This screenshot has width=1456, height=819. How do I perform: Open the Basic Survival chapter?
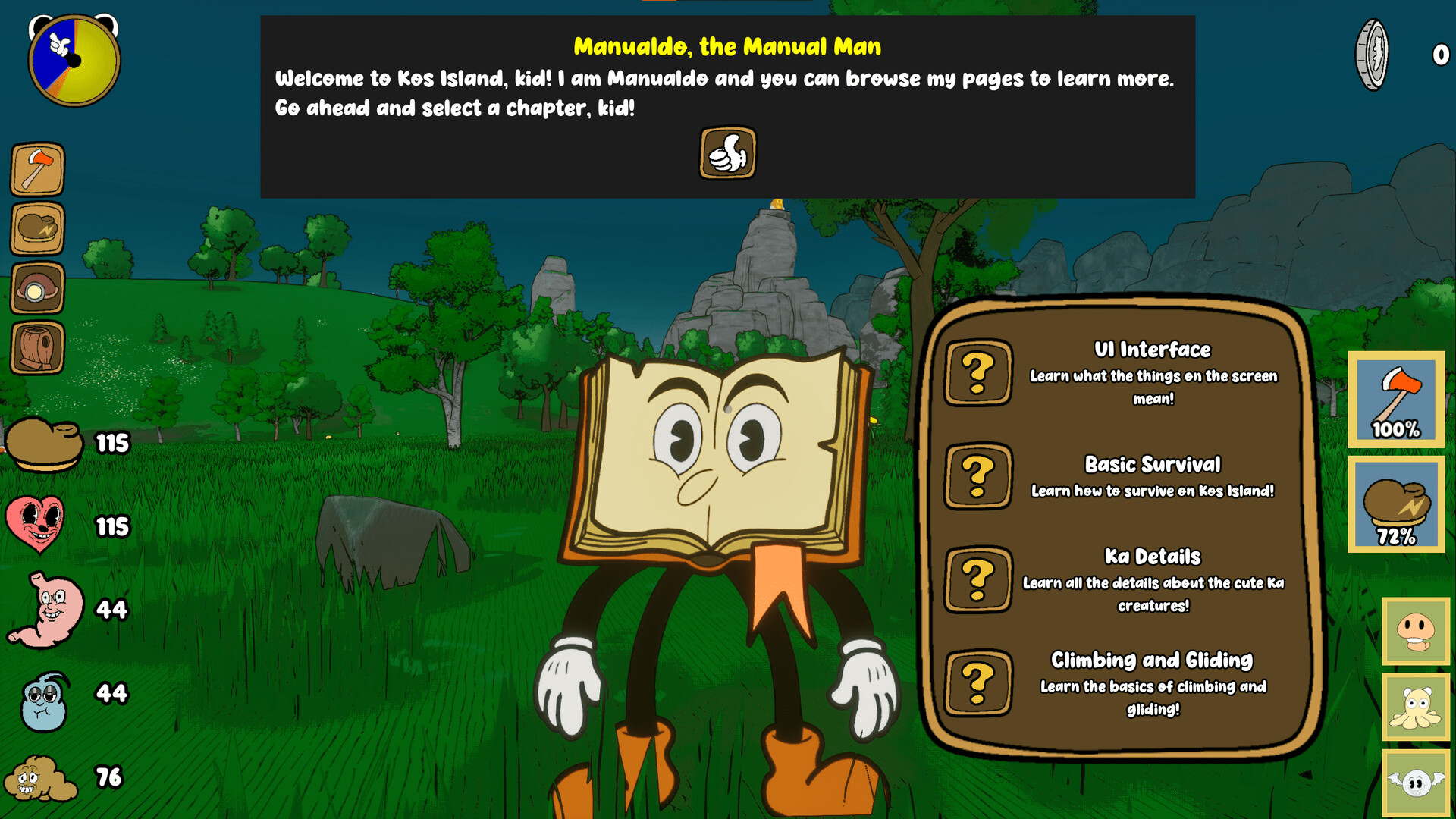(x=977, y=476)
